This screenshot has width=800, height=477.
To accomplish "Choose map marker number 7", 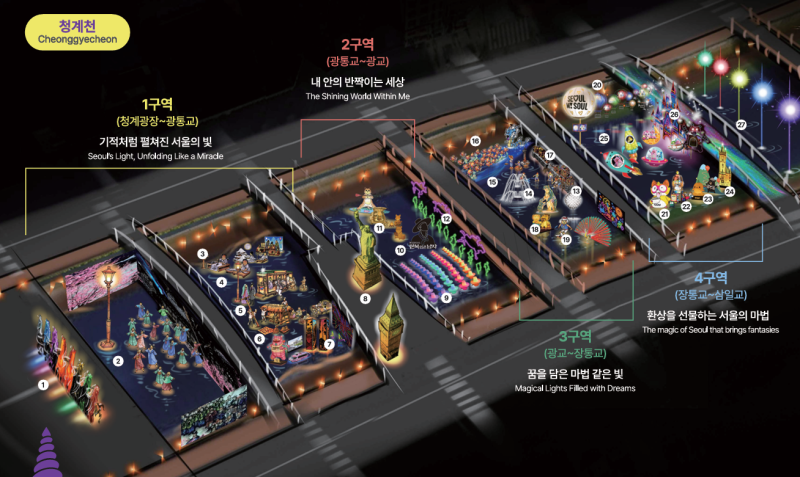I will (329, 344).
